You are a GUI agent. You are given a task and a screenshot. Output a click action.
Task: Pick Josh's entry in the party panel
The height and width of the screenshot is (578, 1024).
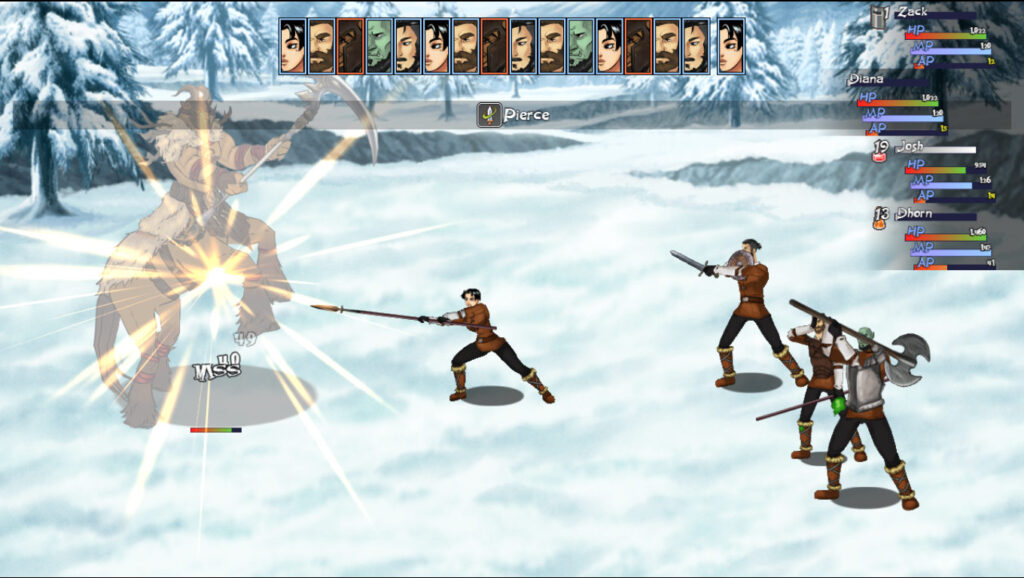pos(910,146)
